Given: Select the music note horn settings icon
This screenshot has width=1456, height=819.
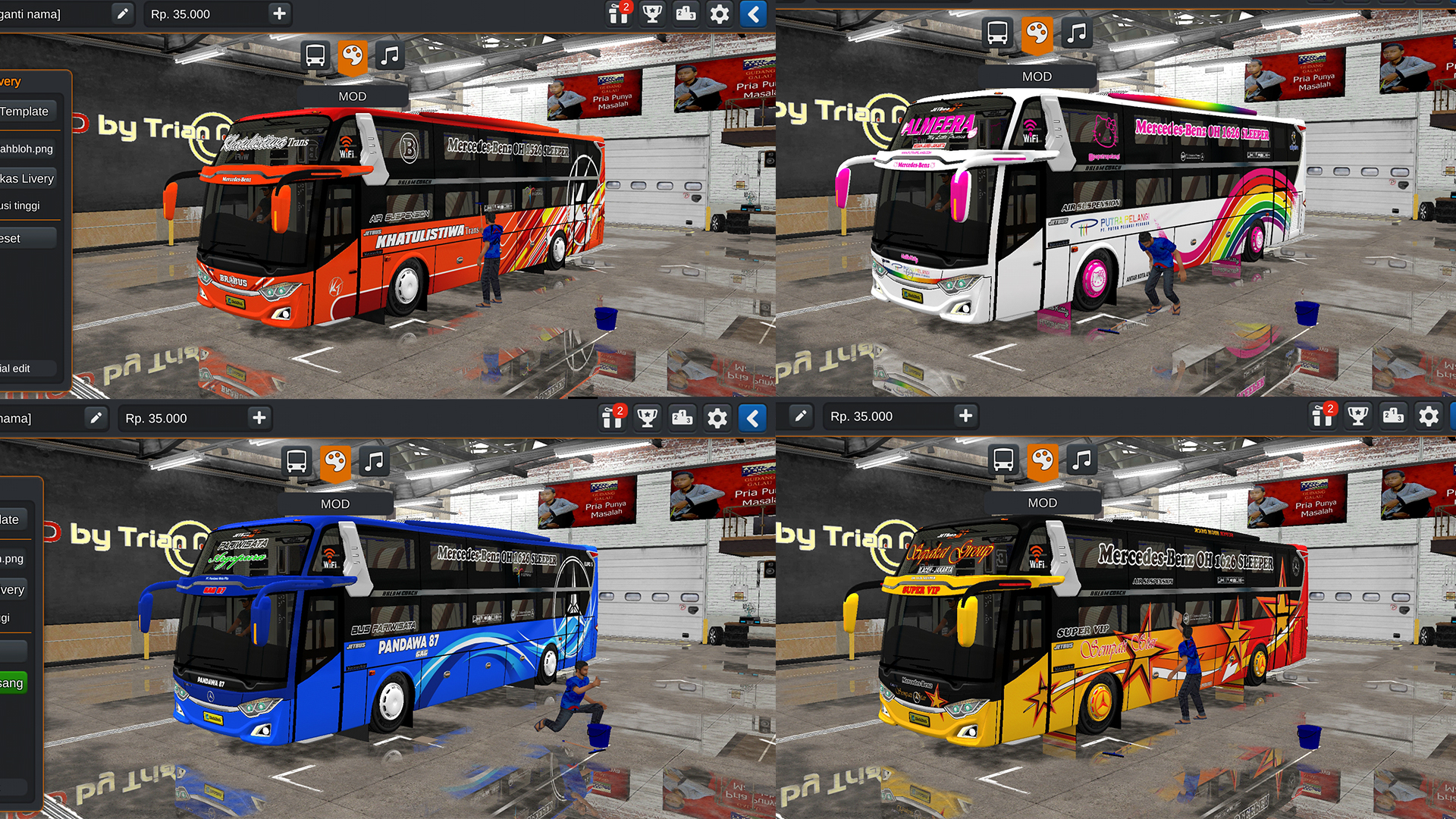Looking at the screenshot, I should 390,55.
